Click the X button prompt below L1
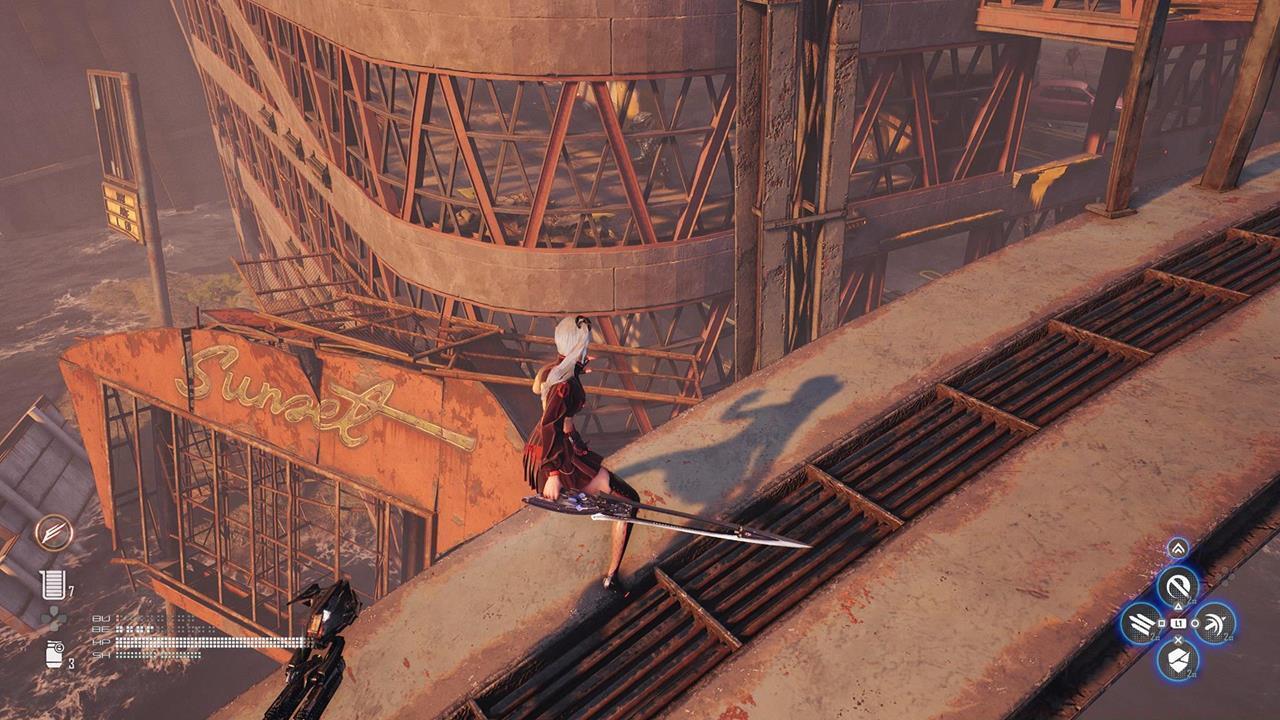Viewport: 1280px width, 720px height. click(x=1179, y=640)
